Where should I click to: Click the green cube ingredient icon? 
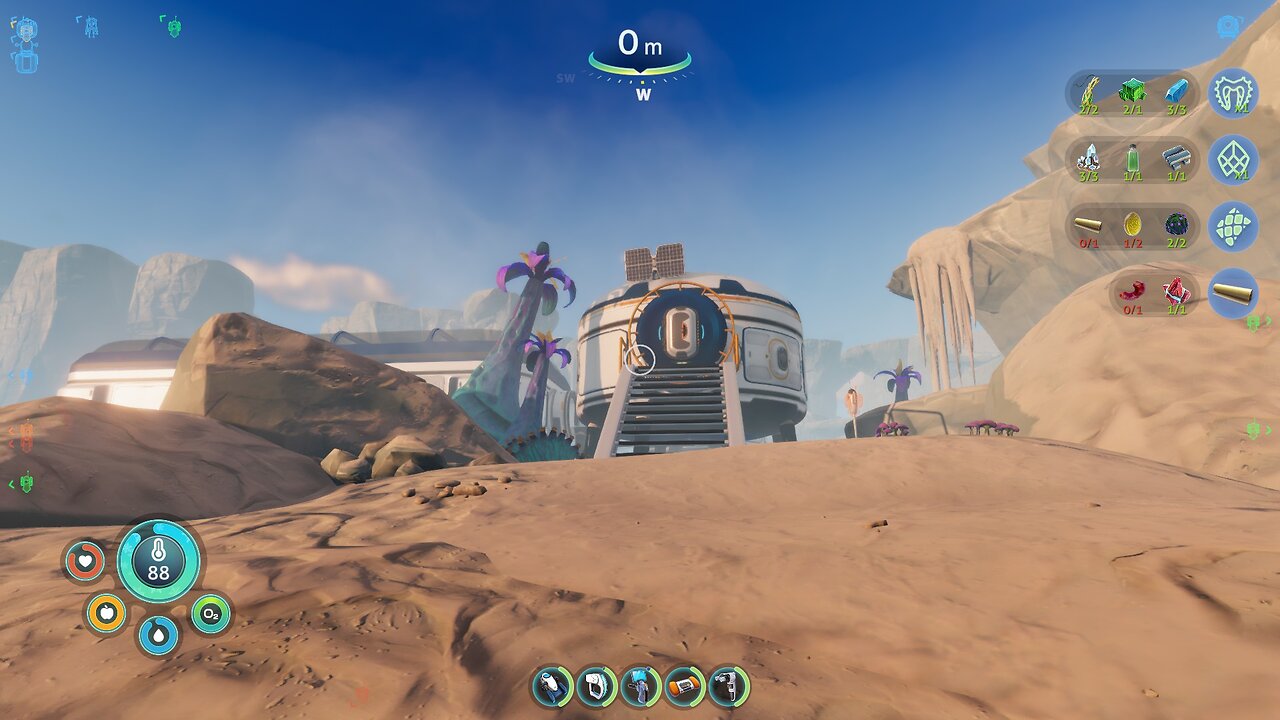coord(1132,93)
